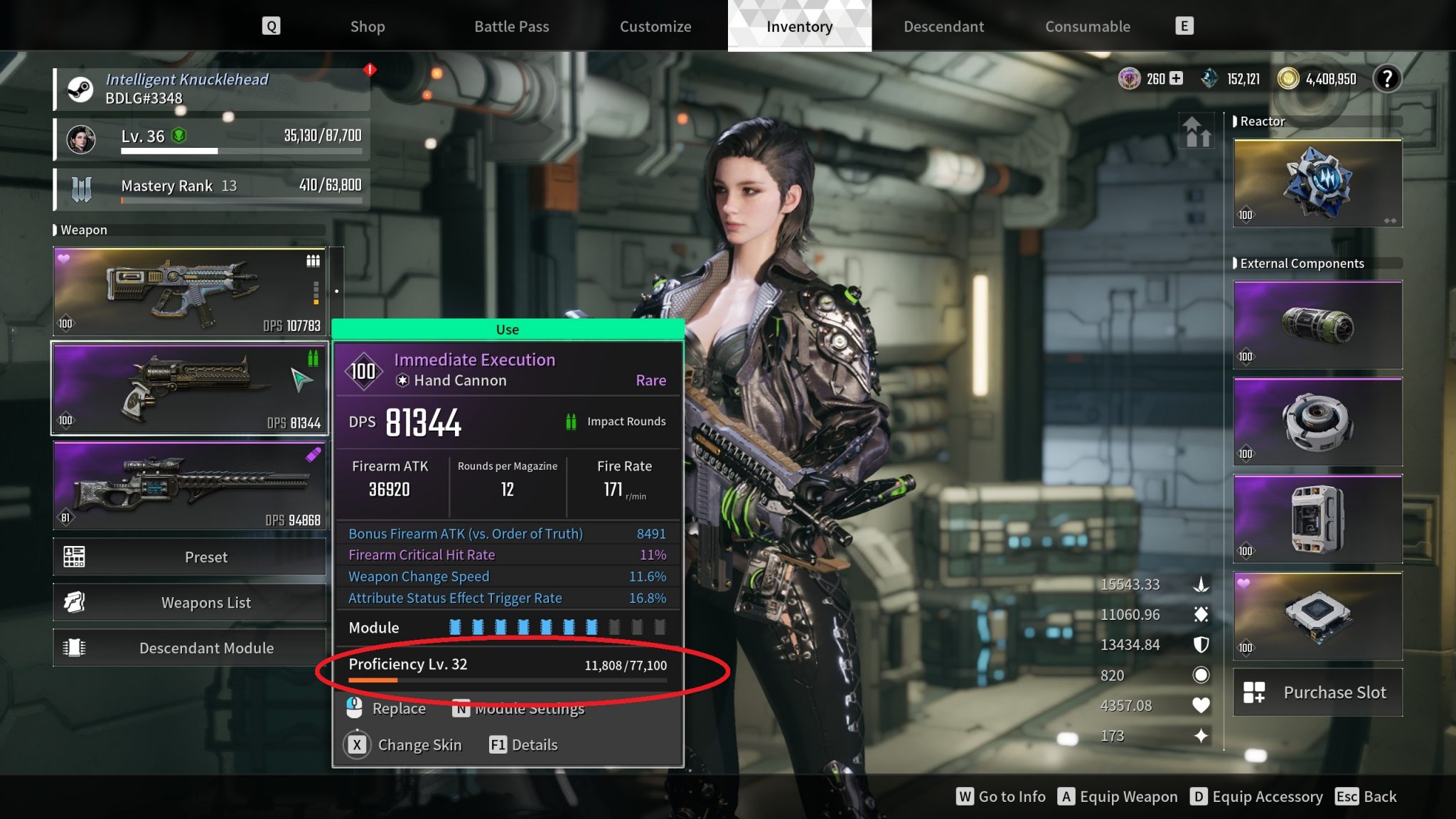Image resolution: width=1456 pixels, height=819 pixels.
Task: Click the grid icon on the Purchase Slot button
Action: click(x=1254, y=692)
